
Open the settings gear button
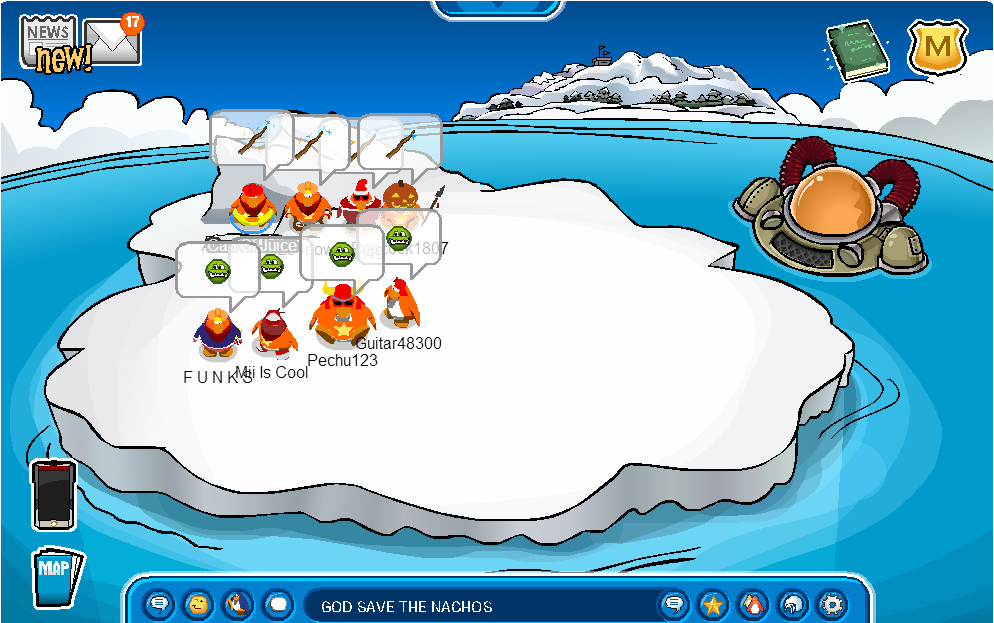point(831,604)
